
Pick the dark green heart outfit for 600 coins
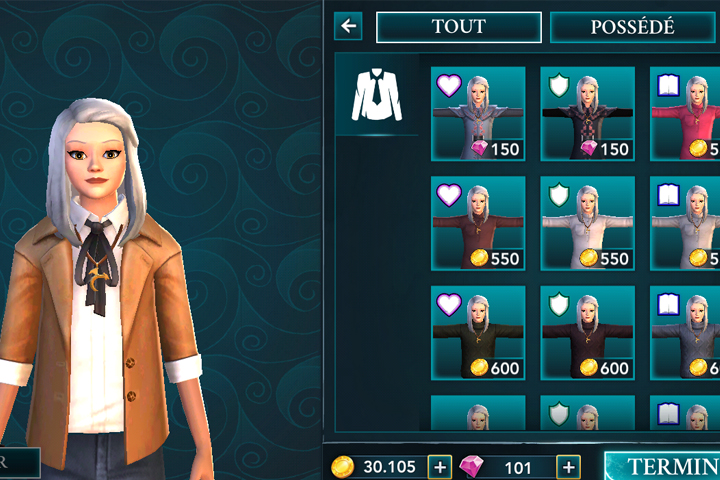point(477,333)
